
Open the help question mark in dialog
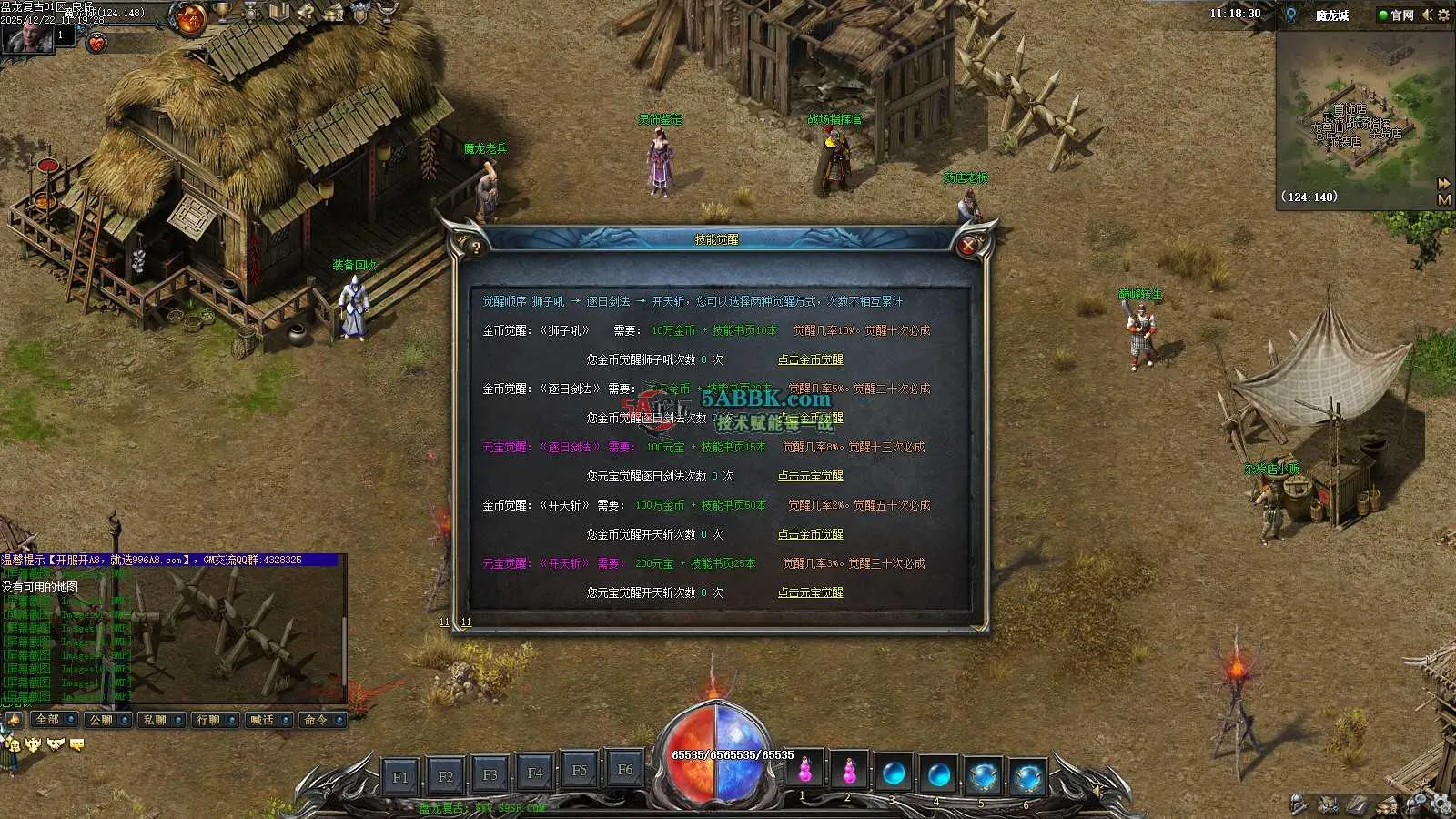[475, 247]
